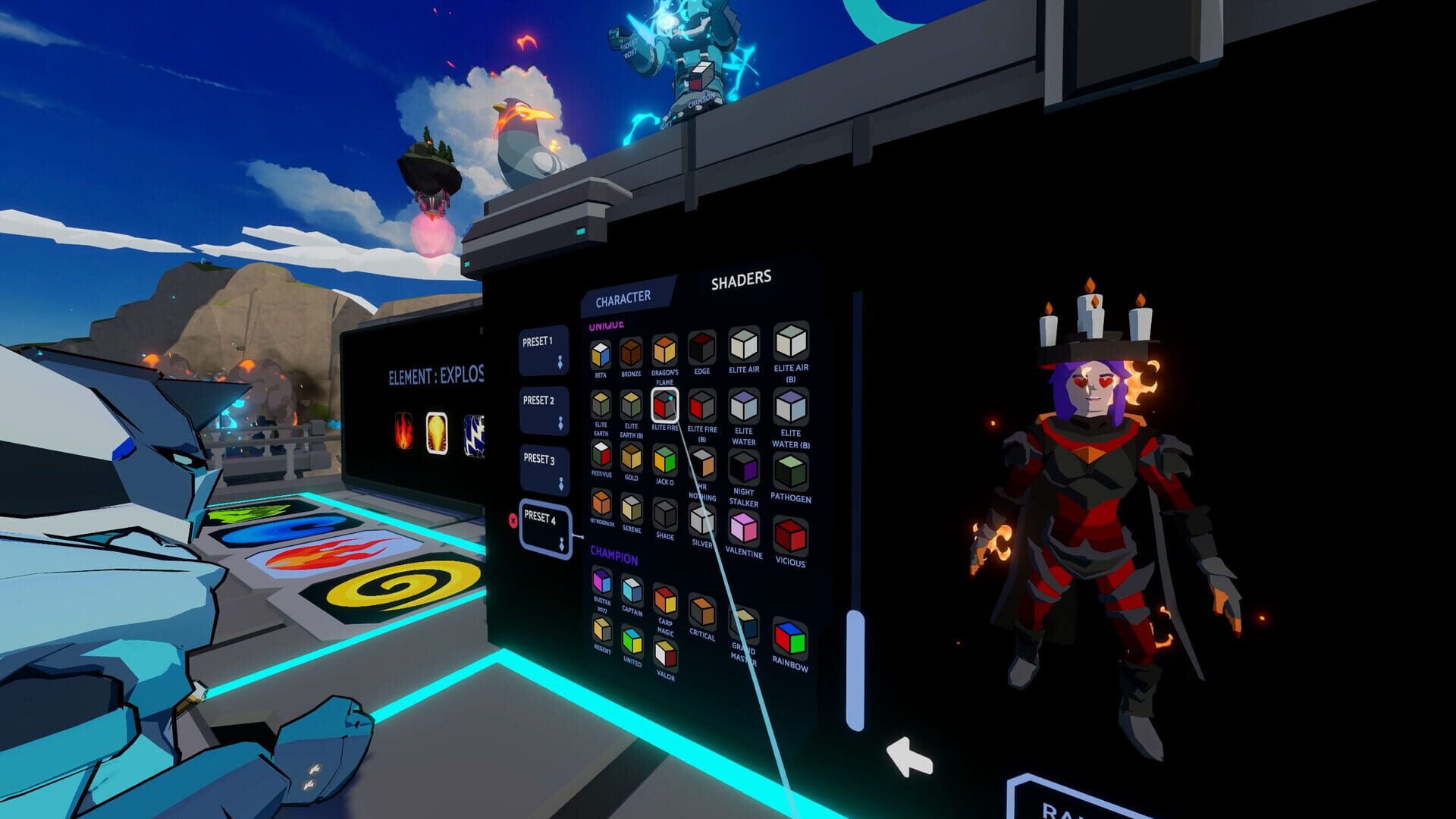Choose the Buster 2077 champion shader
This screenshot has height=819, width=1456.
(601, 580)
